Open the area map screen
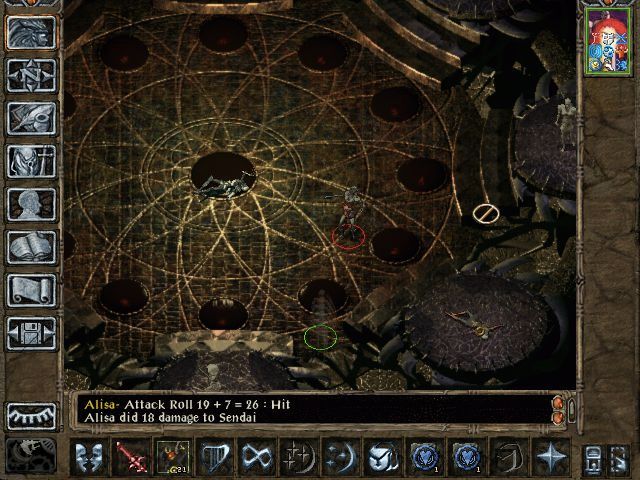The image size is (640, 480). tap(32, 75)
